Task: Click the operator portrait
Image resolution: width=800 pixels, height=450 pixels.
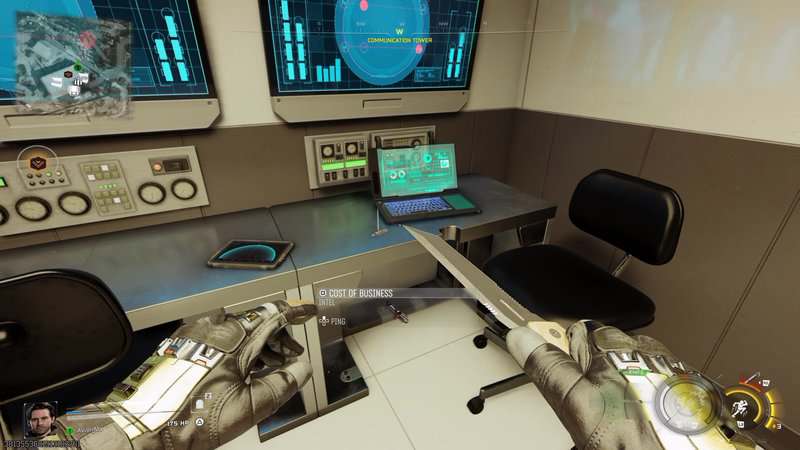Action: (41, 418)
